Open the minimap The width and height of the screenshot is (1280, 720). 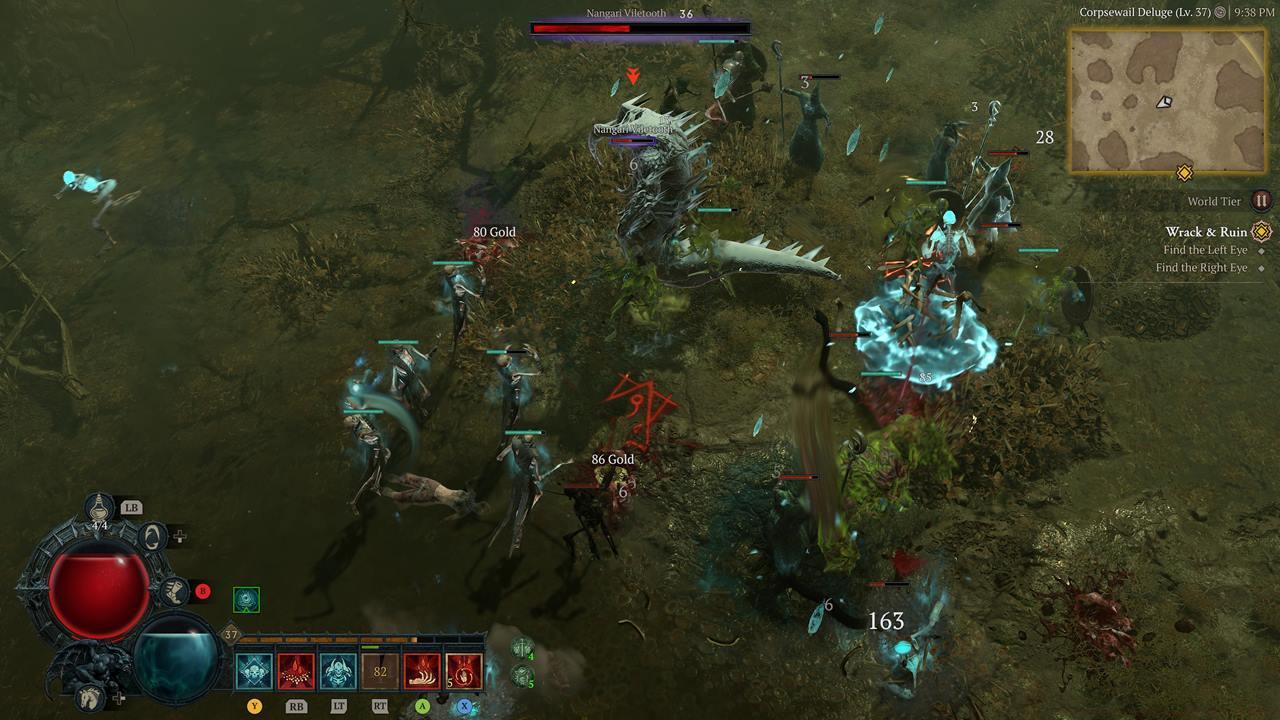pyautogui.click(x=1167, y=100)
